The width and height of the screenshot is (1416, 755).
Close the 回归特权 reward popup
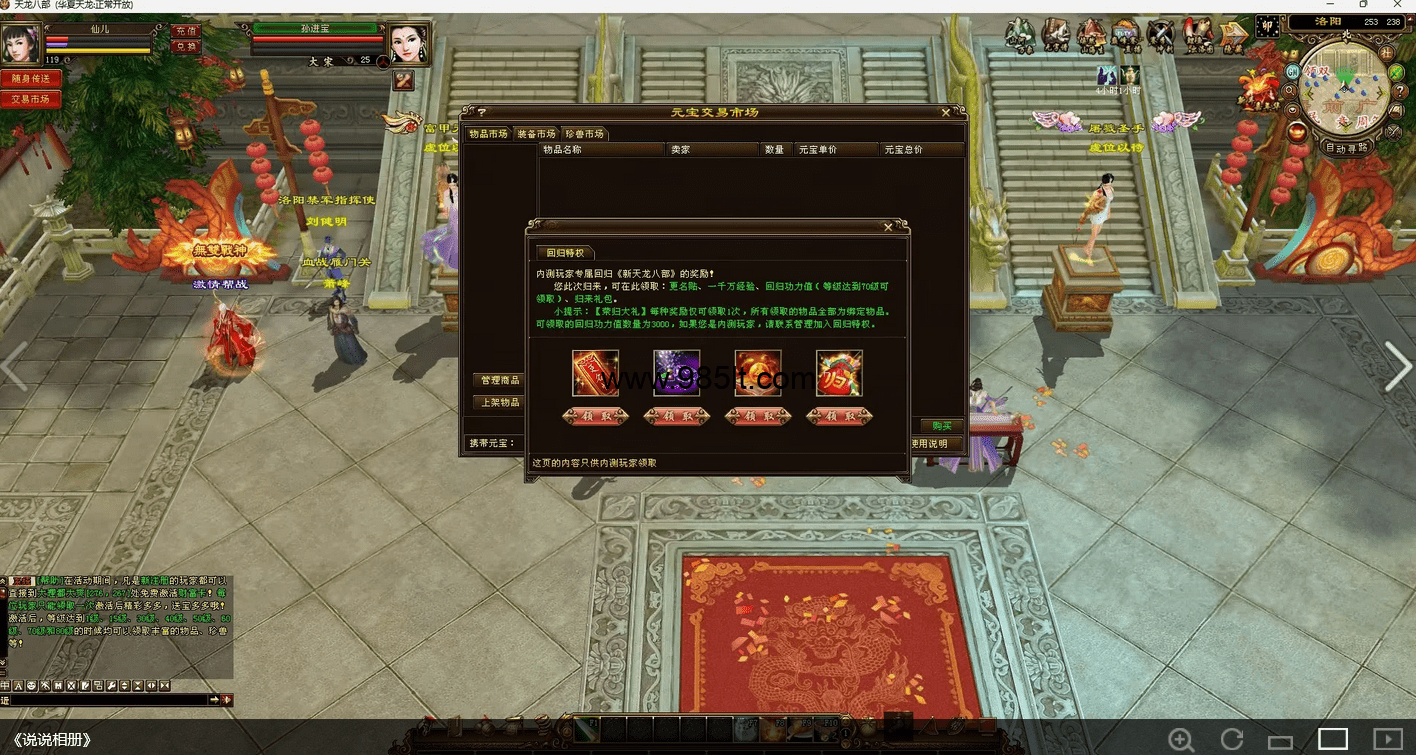pyautogui.click(x=888, y=227)
